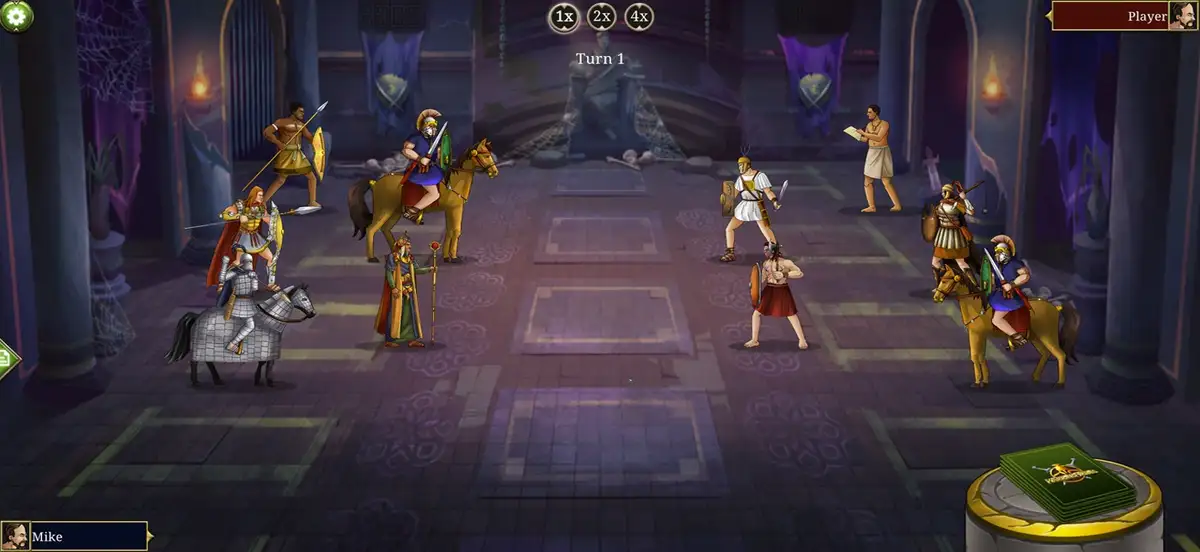The image size is (1200, 552).
Task: Select Mike's player nameplate
Action: [75, 537]
